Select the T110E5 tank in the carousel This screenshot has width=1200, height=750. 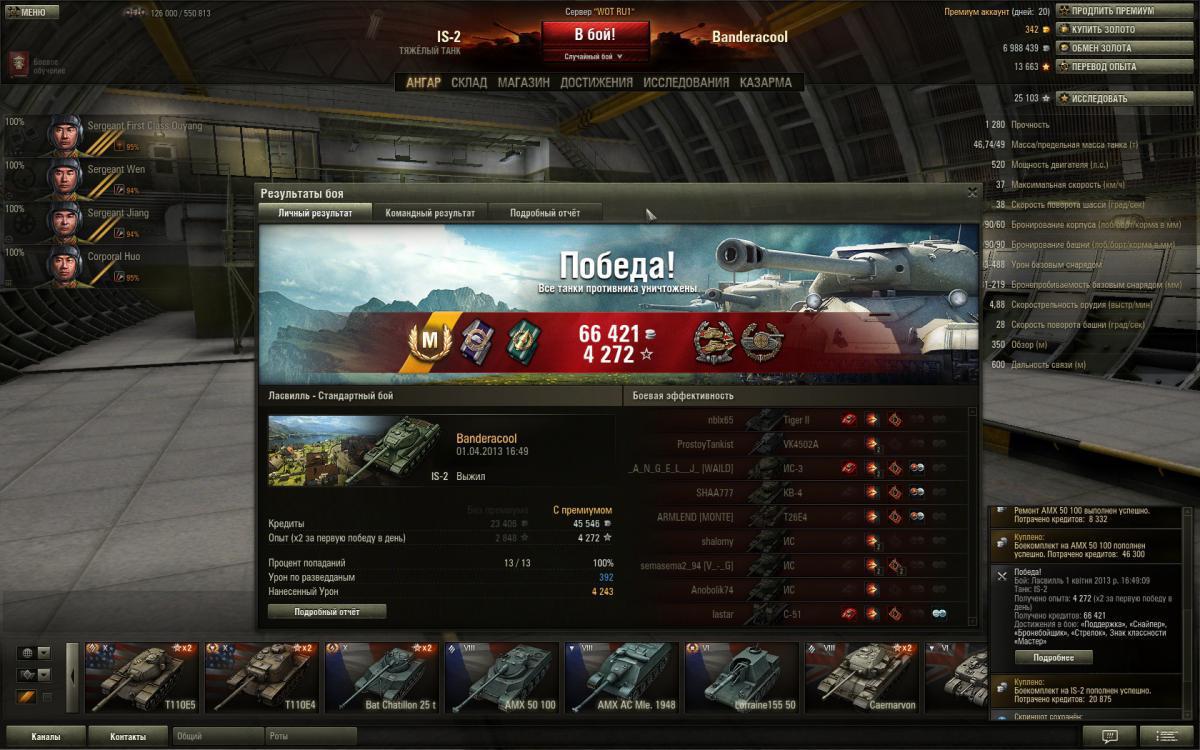click(142, 676)
